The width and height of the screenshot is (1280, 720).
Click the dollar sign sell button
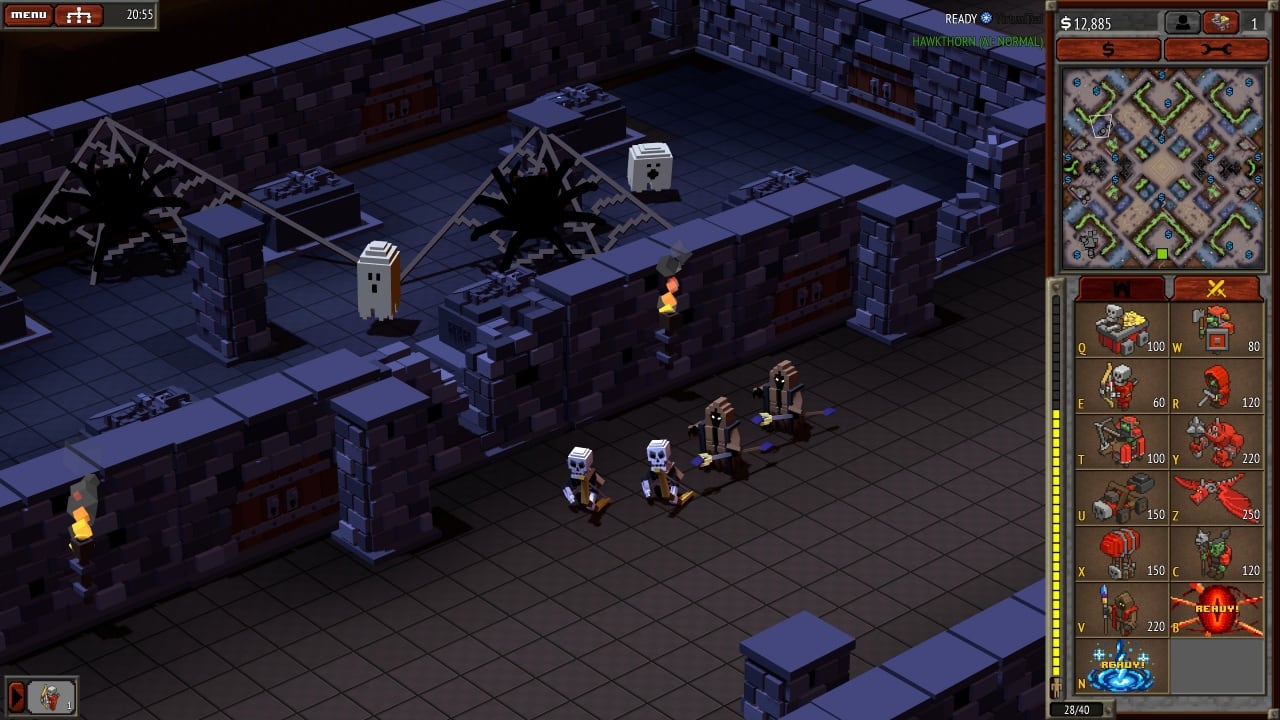coord(1108,49)
